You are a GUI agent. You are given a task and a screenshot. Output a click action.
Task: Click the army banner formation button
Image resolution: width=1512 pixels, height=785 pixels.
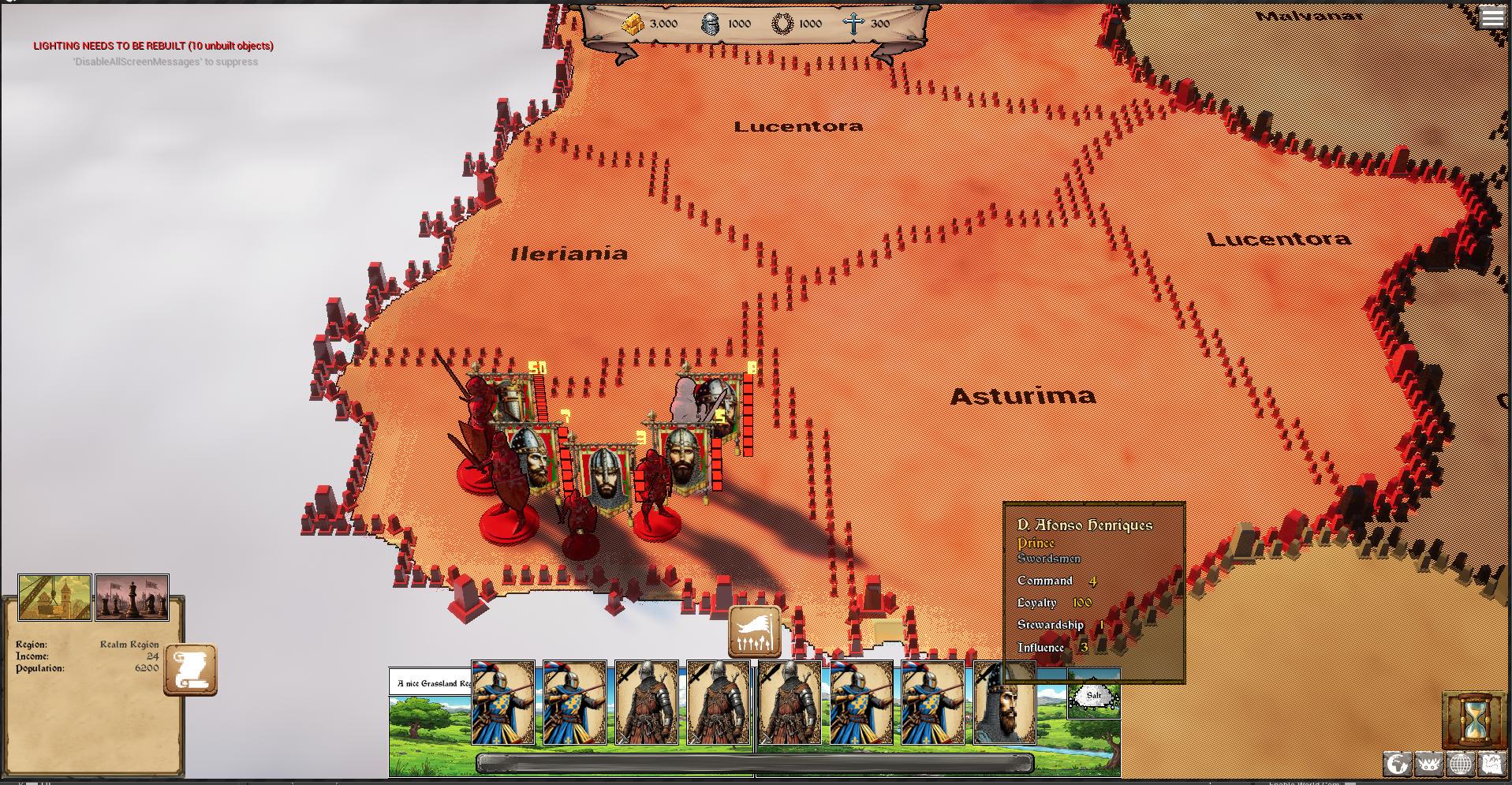(755, 632)
